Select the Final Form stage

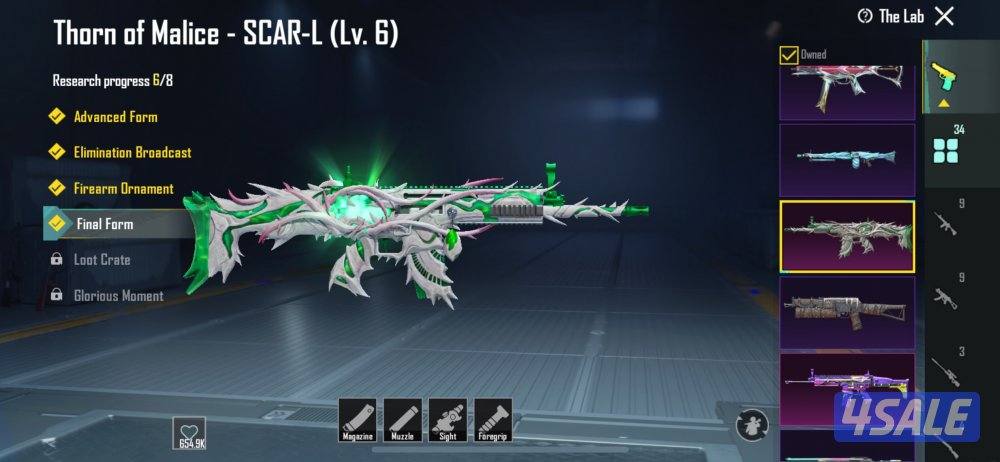tap(105, 224)
